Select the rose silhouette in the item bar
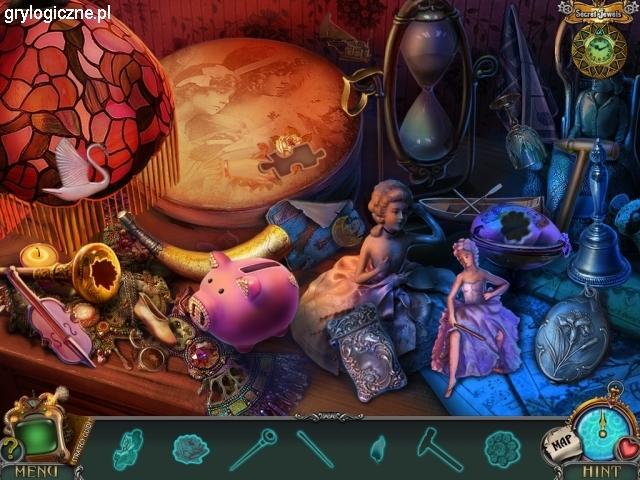This screenshot has height=480, width=640. (190, 448)
